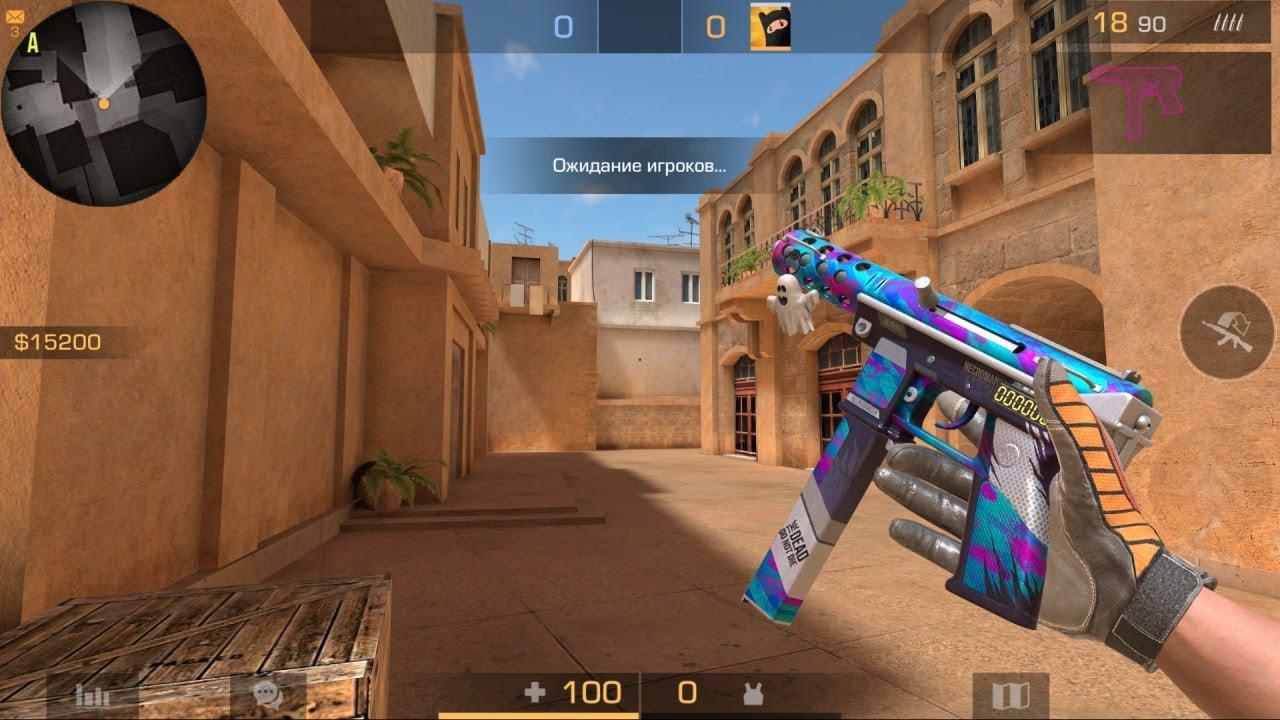Tap the round drop weapon button
The height and width of the screenshot is (720, 1280).
[1226, 331]
